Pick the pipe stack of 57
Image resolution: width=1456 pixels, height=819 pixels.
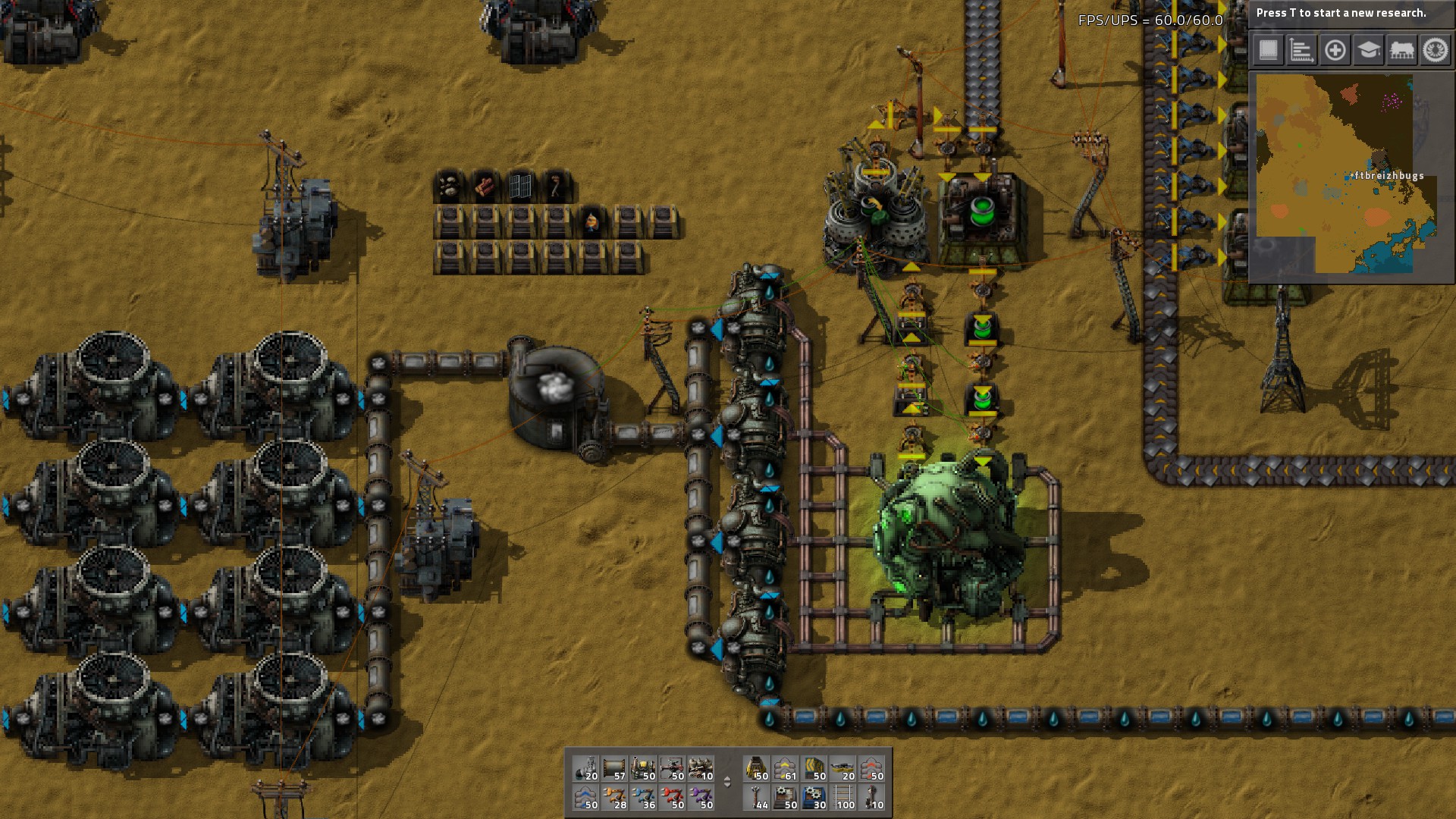pyautogui.click(x=615, y=768)
